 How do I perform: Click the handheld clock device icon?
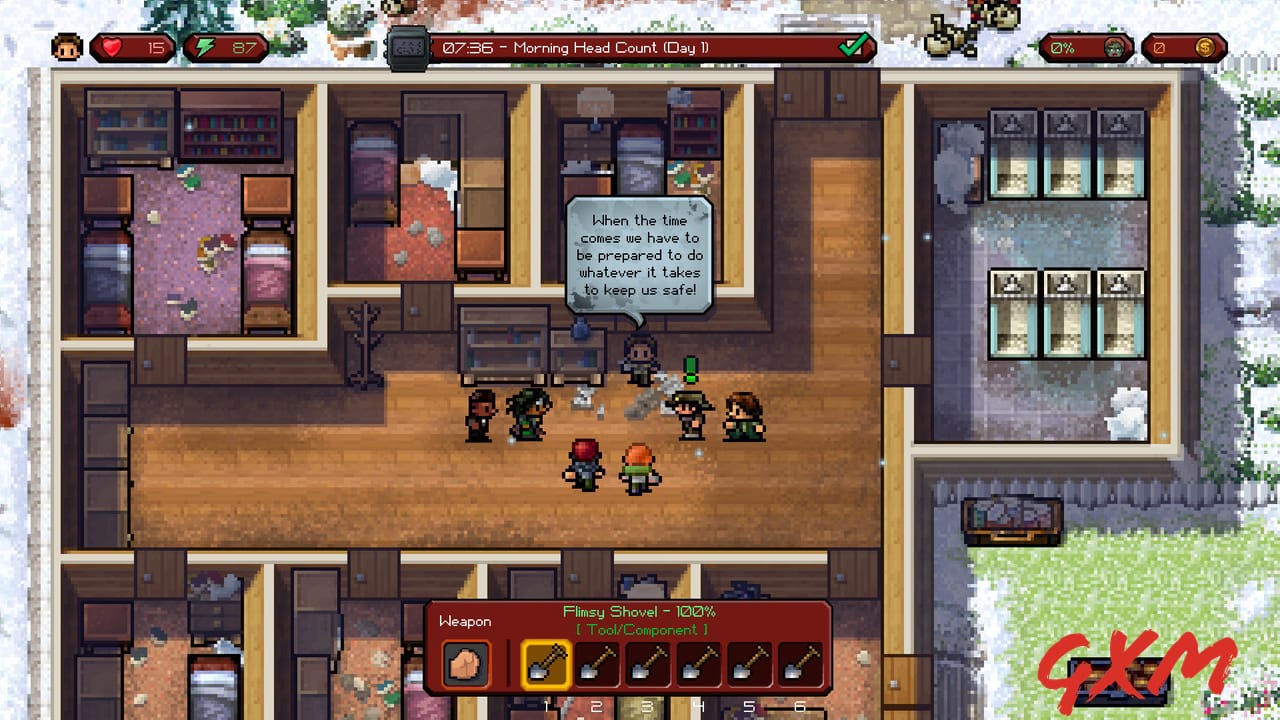pos(406,46)
